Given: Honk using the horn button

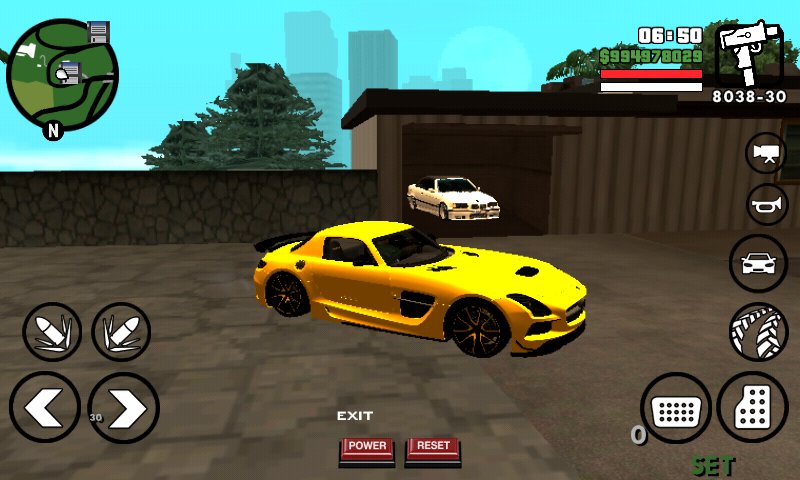Looking at the screenshot, I should coord(767,205).
